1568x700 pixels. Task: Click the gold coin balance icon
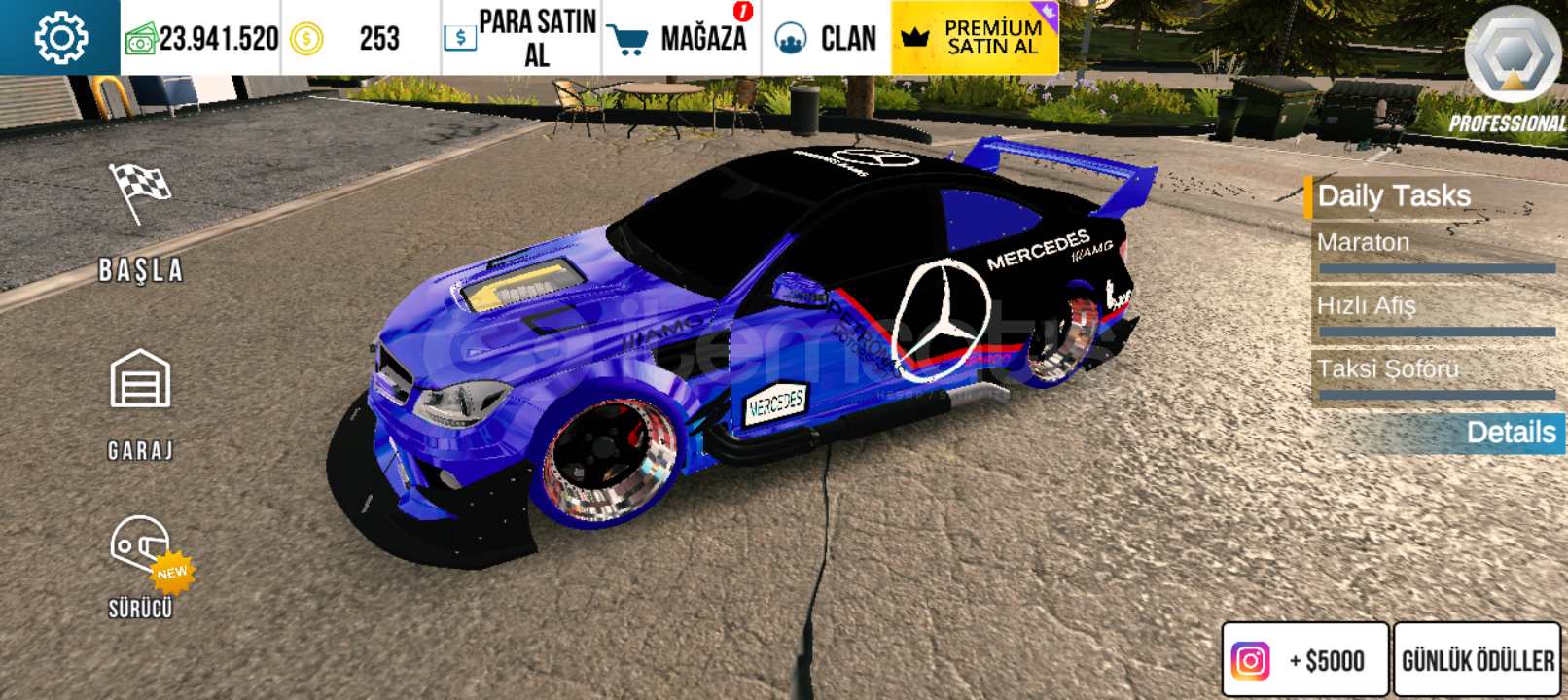[x=306, y=39]
